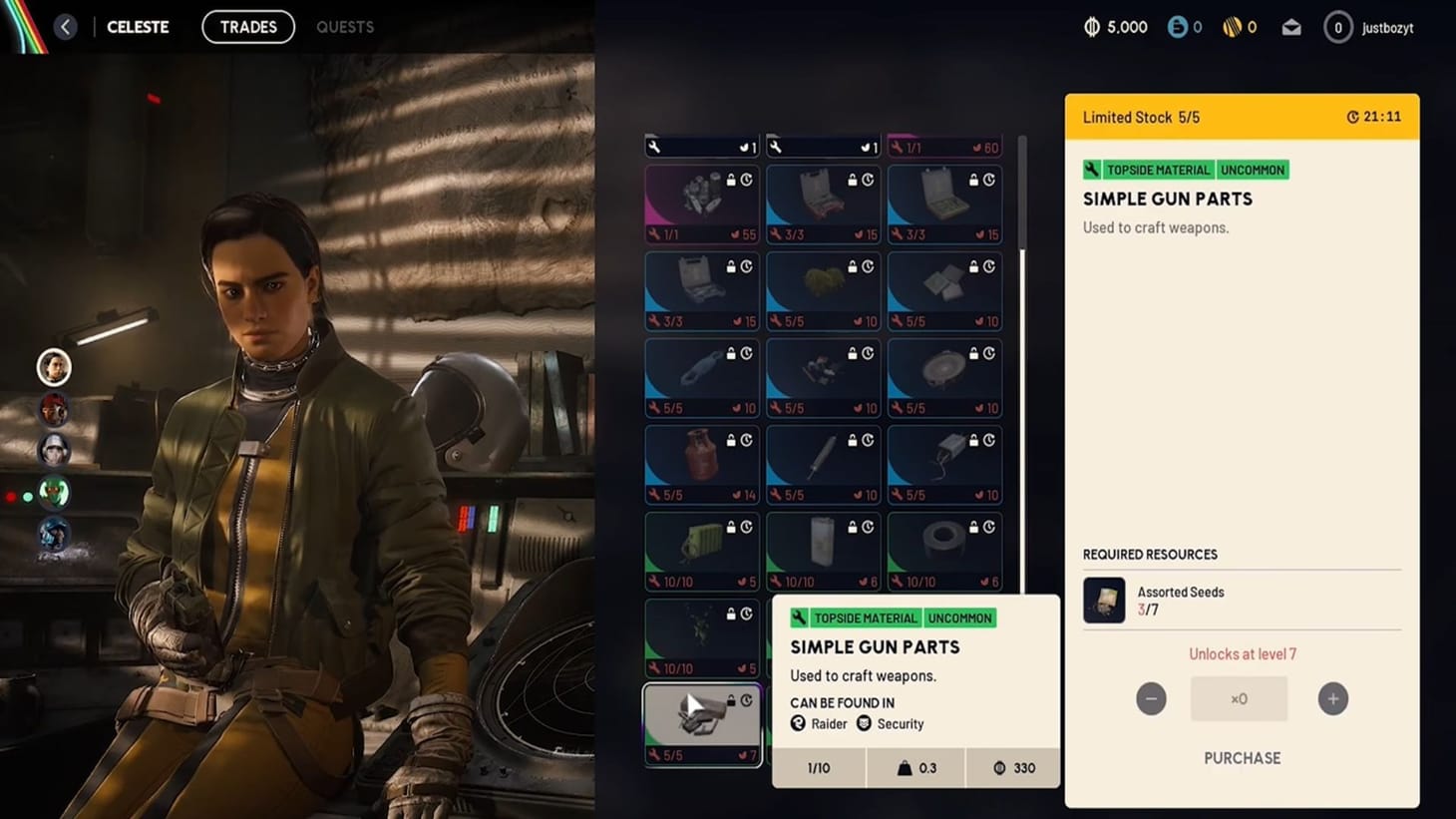Select the TRADES tab

[248, 27]
